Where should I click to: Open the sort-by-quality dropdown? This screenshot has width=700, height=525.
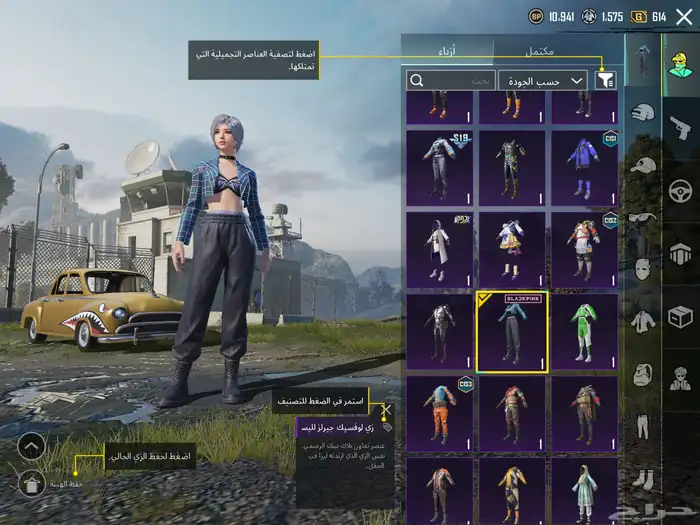[x=543, y=80]
